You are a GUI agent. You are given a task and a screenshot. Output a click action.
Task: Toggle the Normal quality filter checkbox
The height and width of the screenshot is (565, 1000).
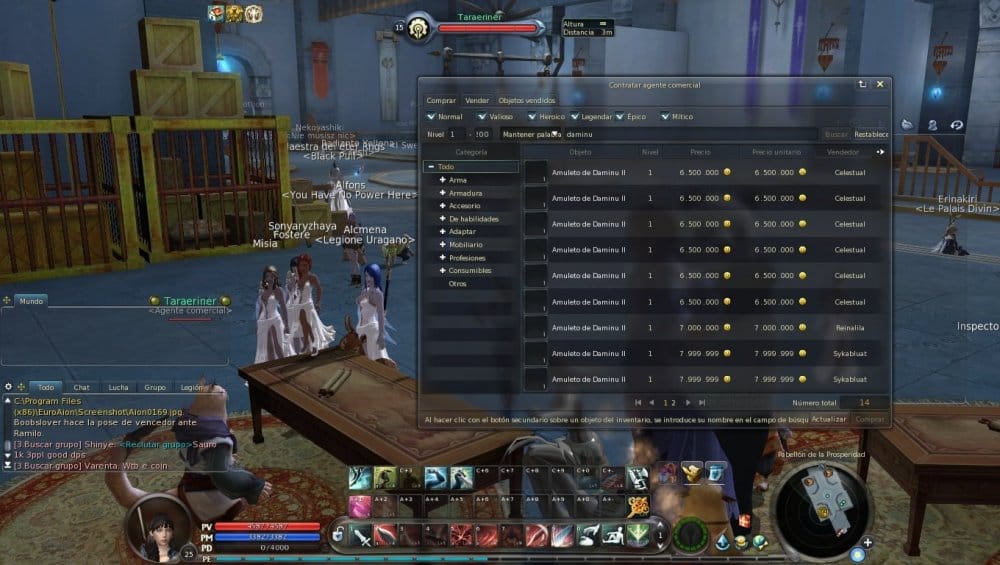pos(430,117)
